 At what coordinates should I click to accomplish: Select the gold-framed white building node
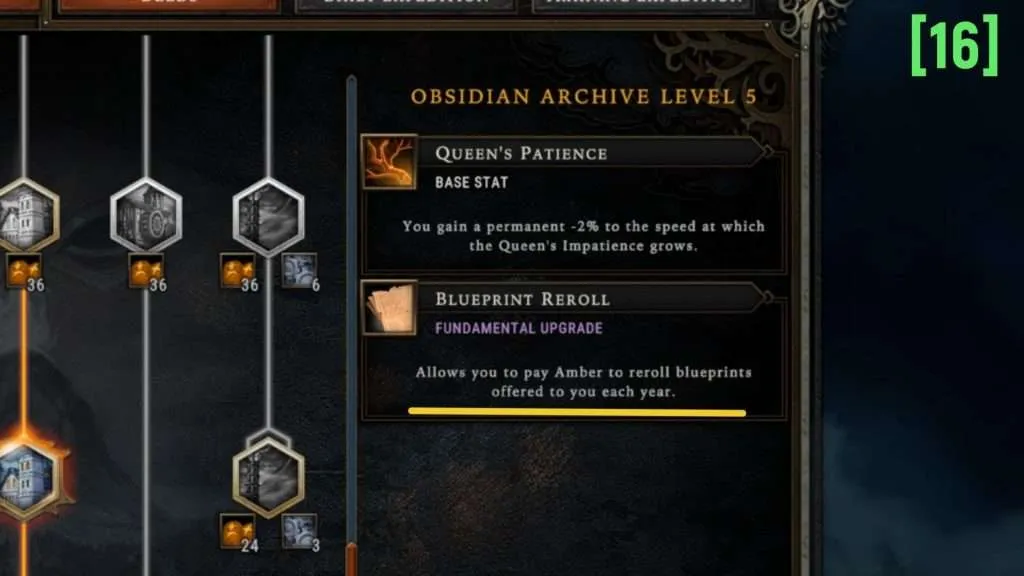(24, 214)
